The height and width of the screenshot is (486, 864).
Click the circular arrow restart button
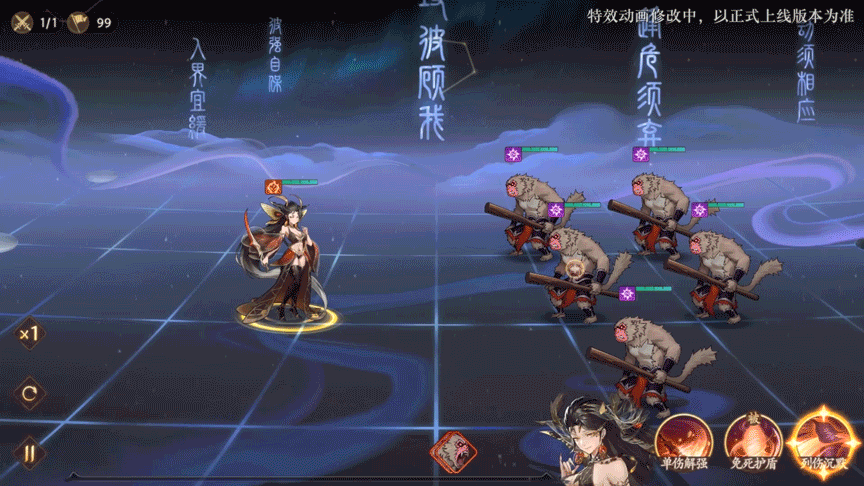pos(29,393)
